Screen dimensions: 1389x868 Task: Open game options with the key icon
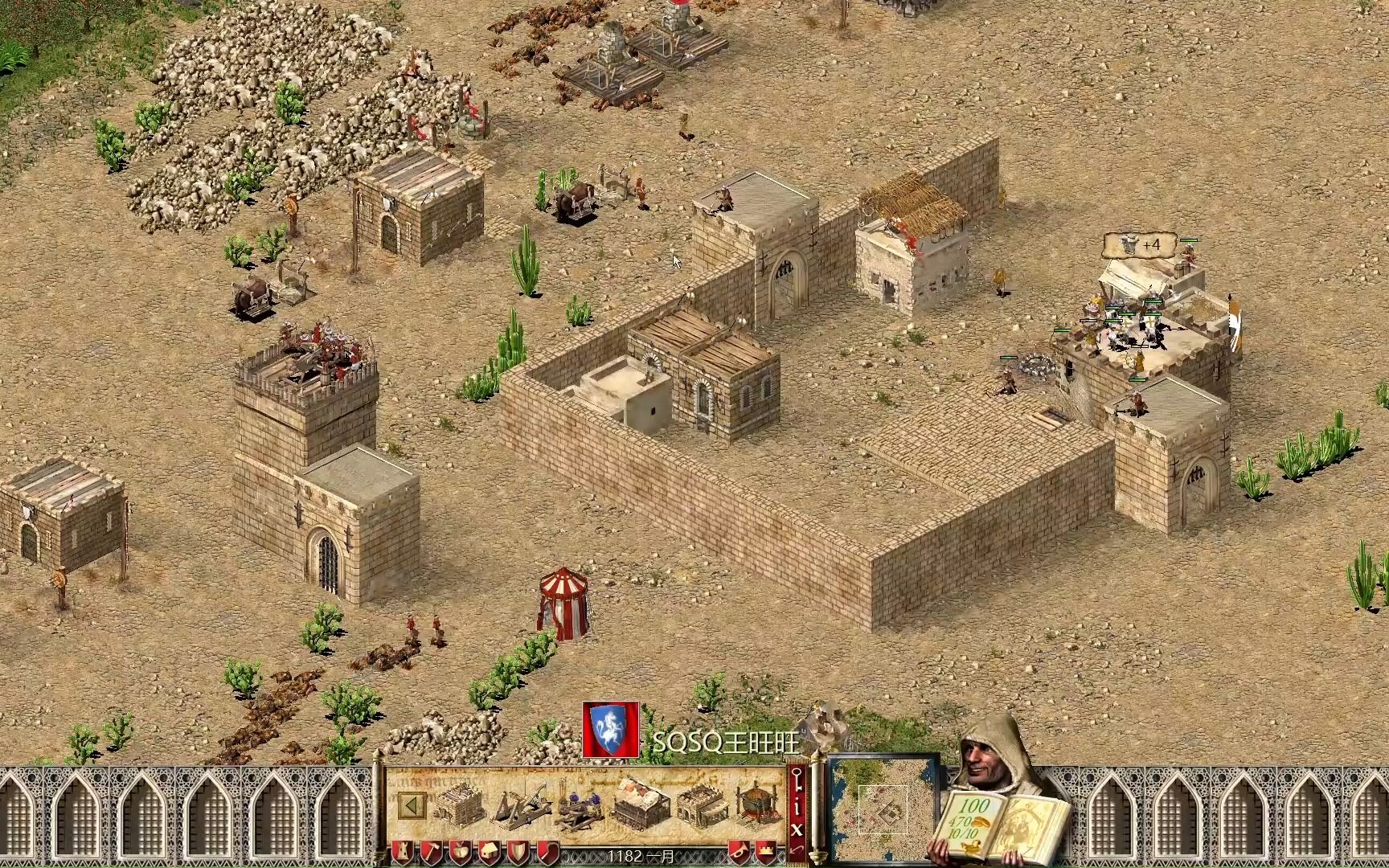797,780
